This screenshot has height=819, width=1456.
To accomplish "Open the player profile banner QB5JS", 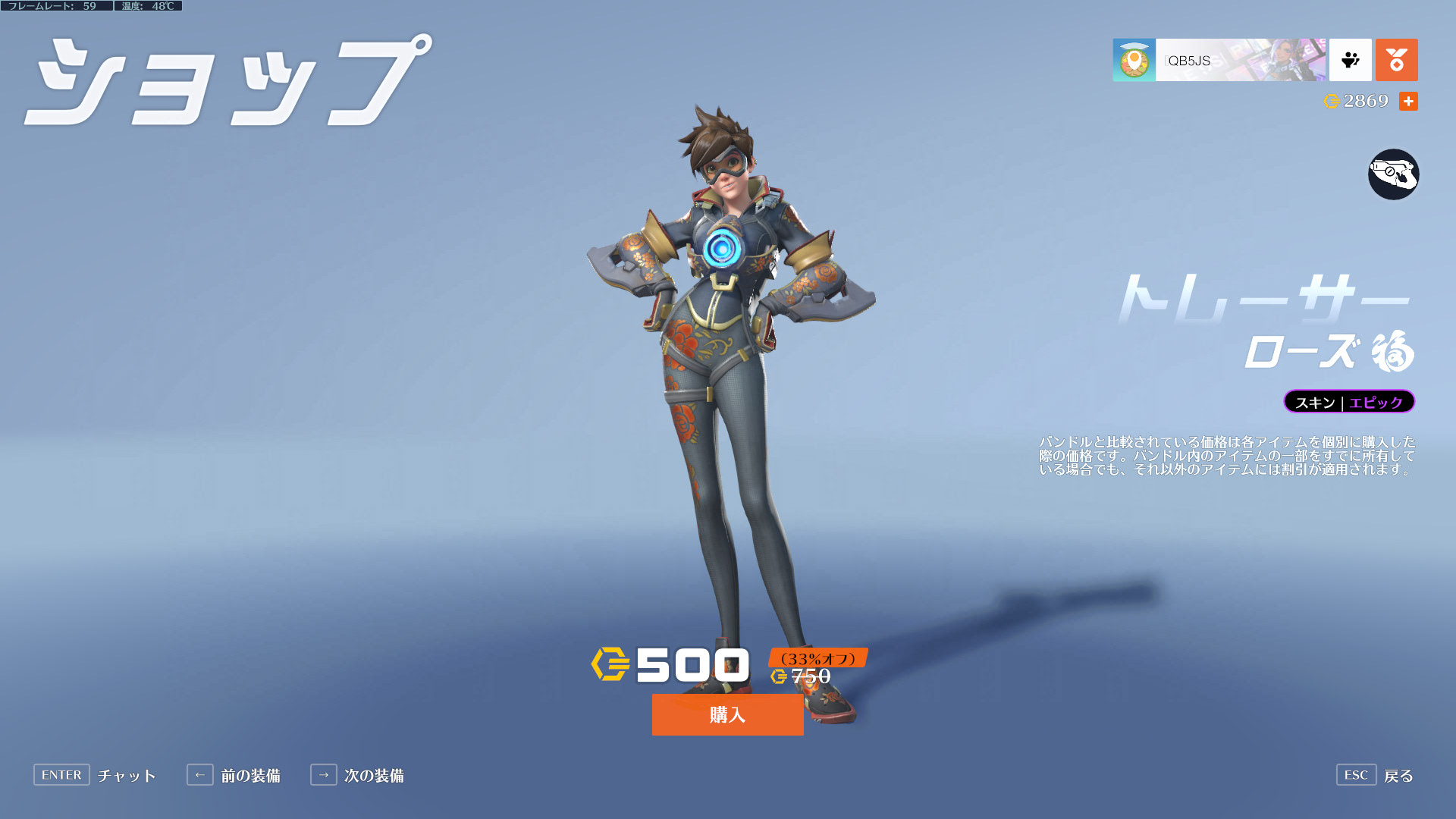I will tap(1219, 60).
